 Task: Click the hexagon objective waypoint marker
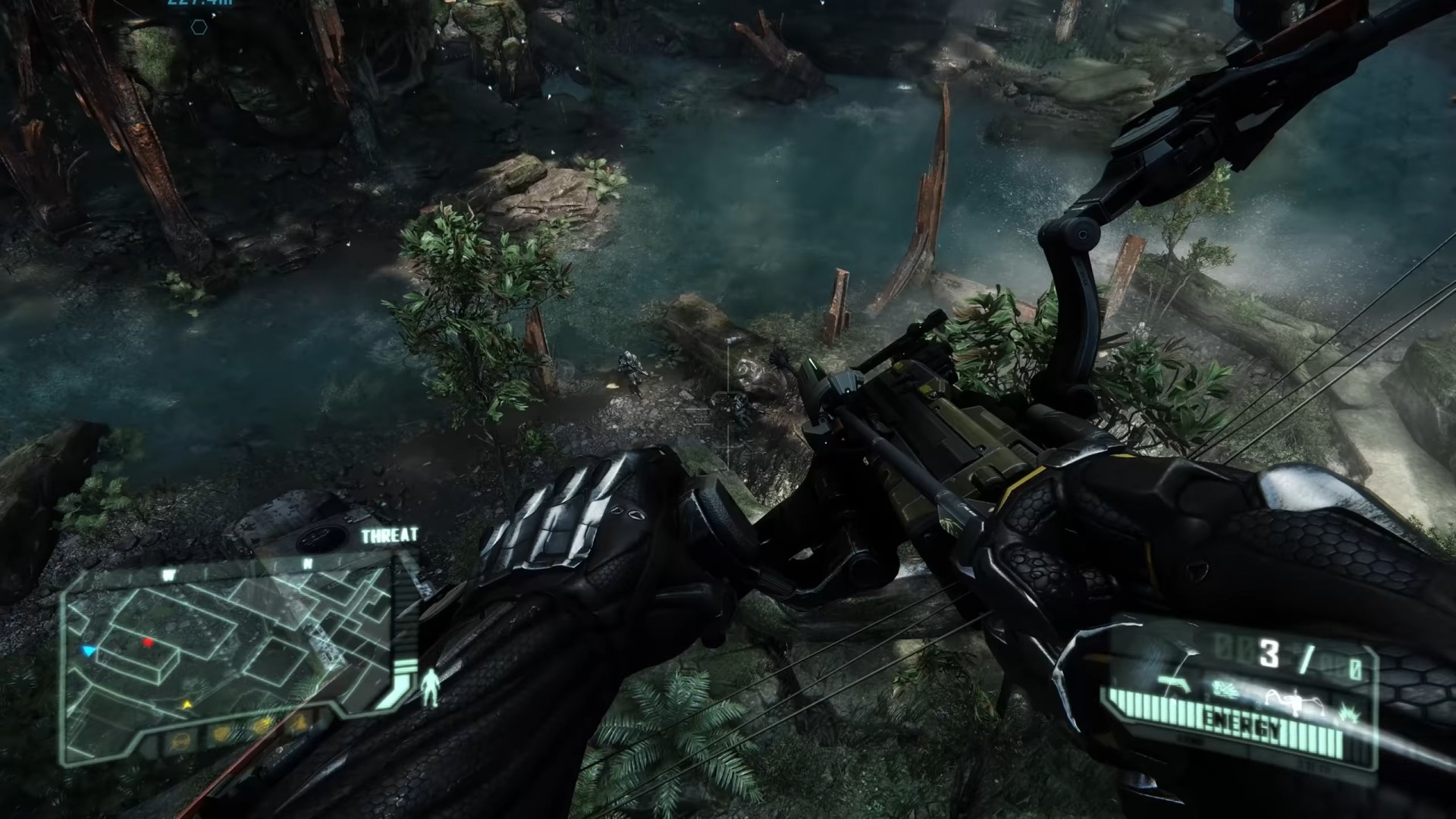pyautogui.click(x=199, y=28)
